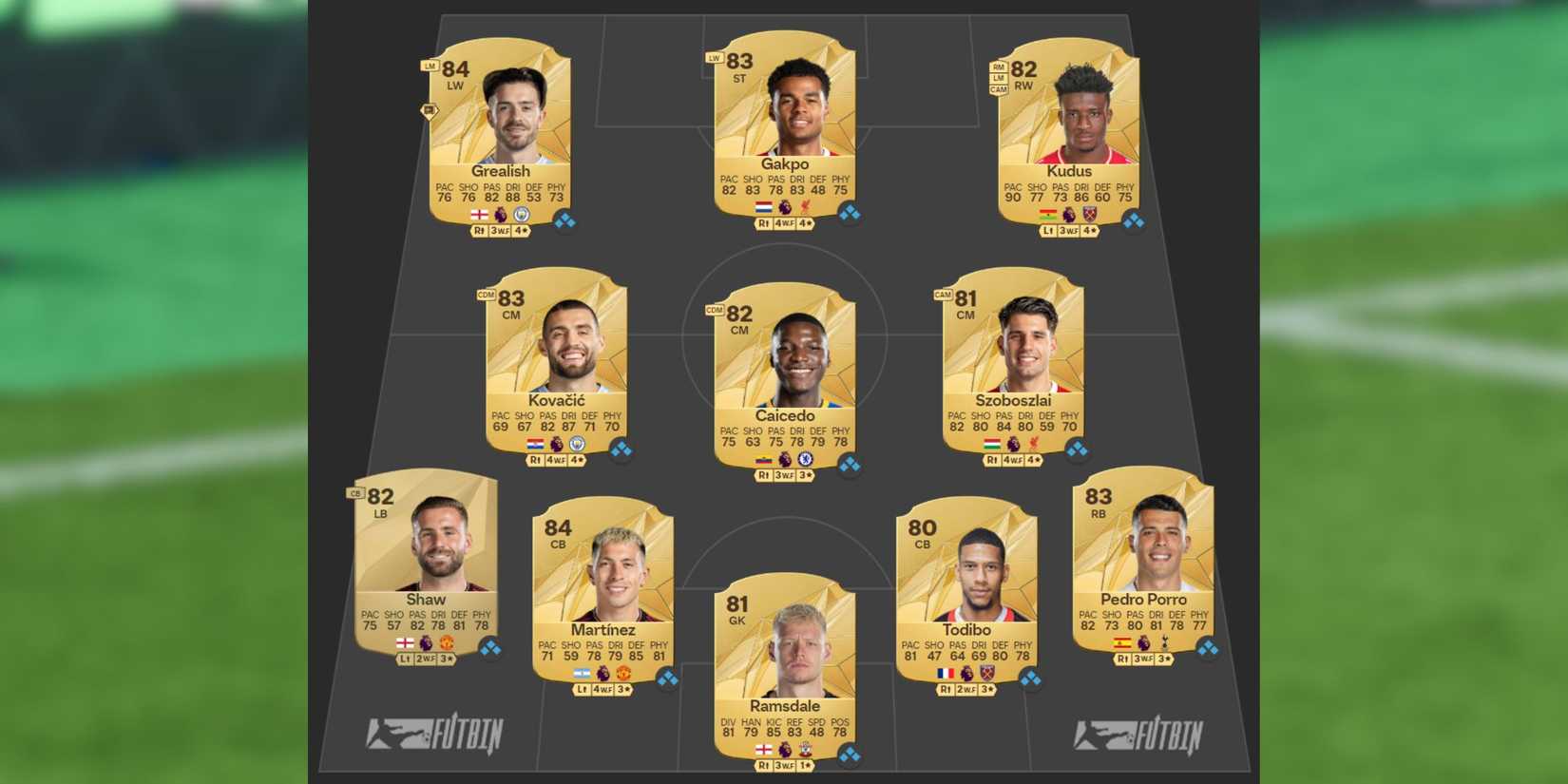Viewport: 1568px width, 784px height.
Task: Click the PlayStyle icon on Grealish's card
Action: point(429,112)
